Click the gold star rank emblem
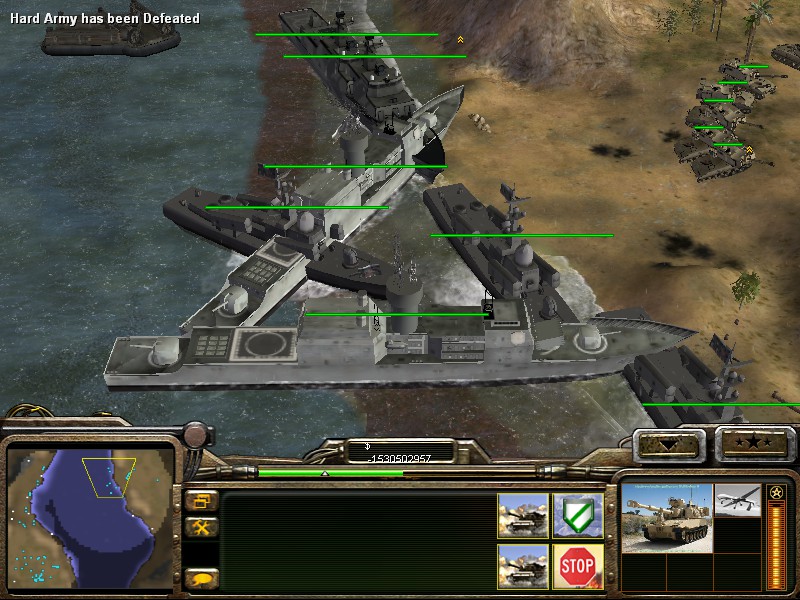This screenshot has height=600, width=800. (x=776, y=494)
